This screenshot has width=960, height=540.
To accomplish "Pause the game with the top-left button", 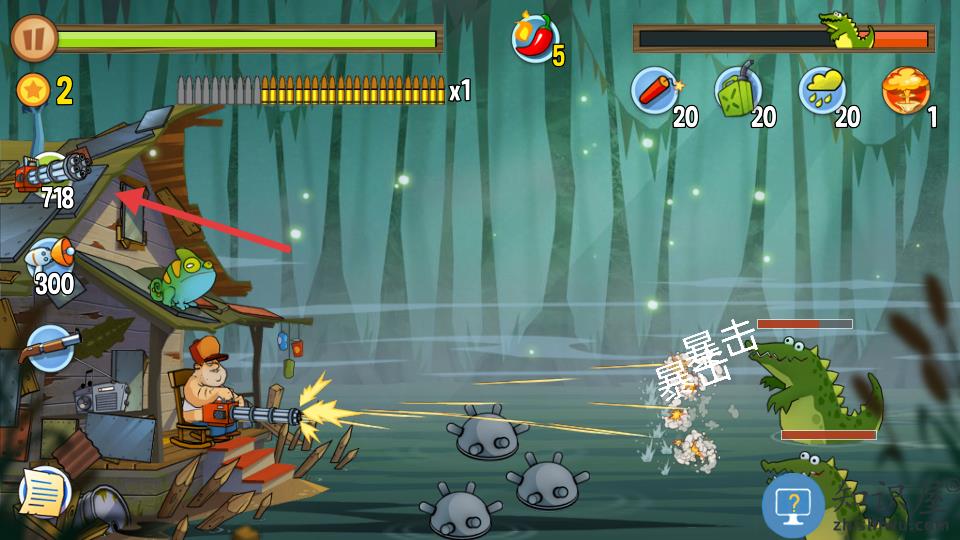I will click(x=33, y=38).
